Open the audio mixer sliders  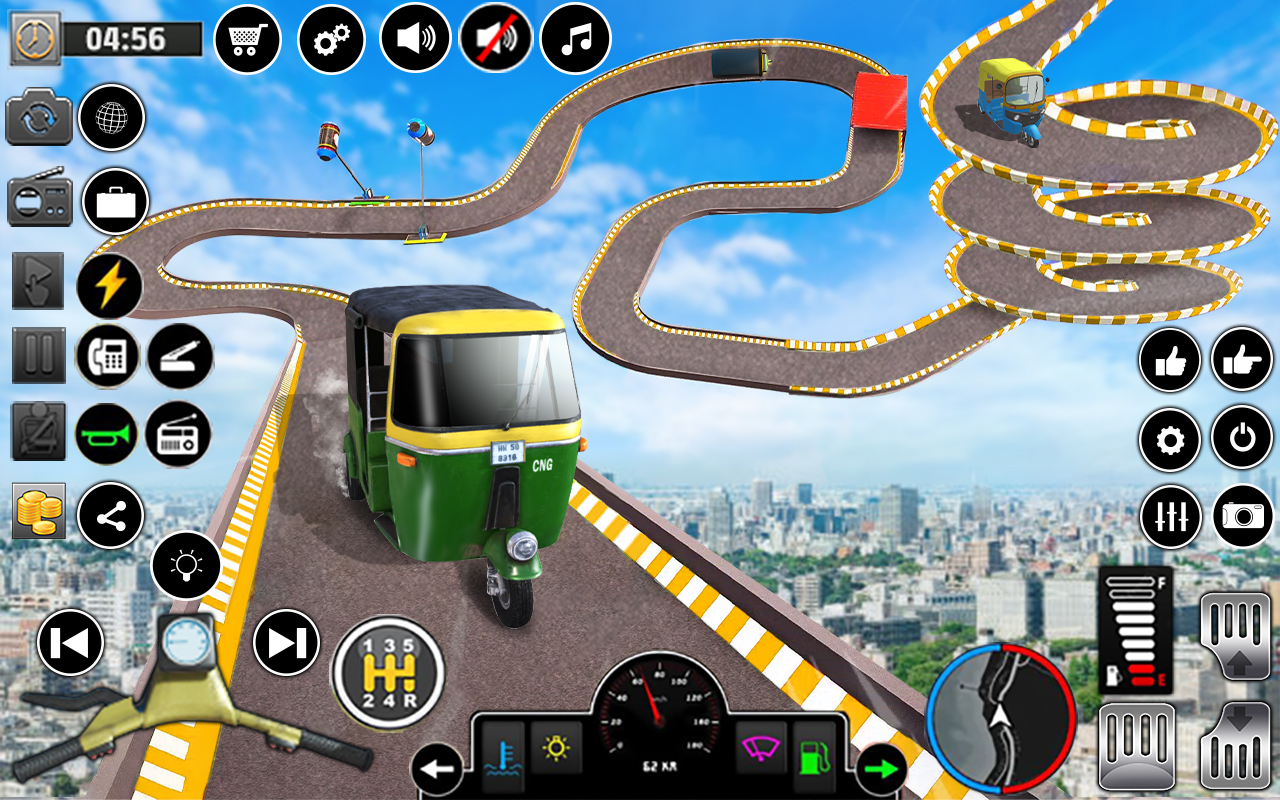(x=1170, y=517)
